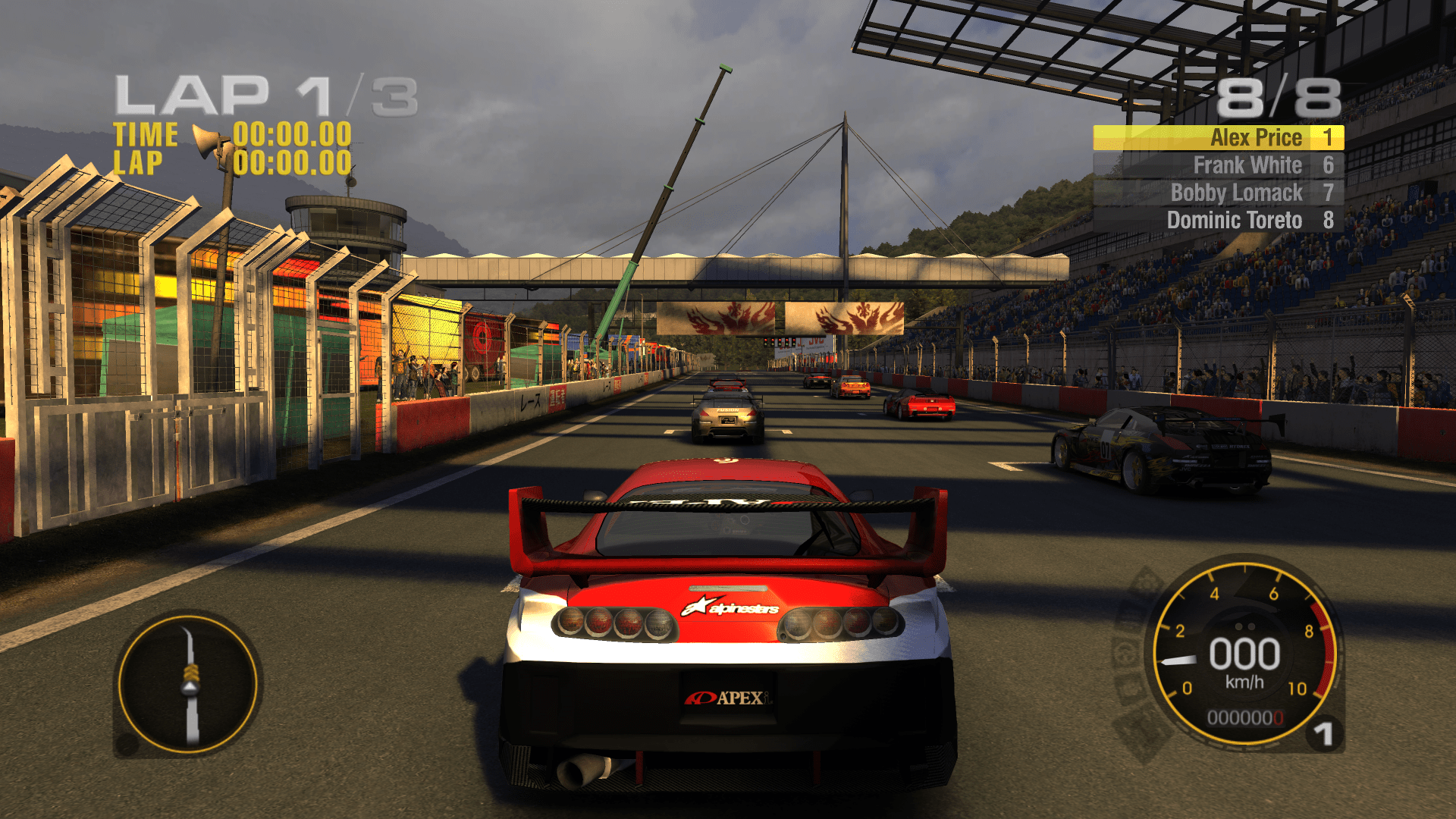Screen dimensions: 1456x819
Task: Click the Dominic Toreto leaderboard row
Action: (x=1218, y=220)
